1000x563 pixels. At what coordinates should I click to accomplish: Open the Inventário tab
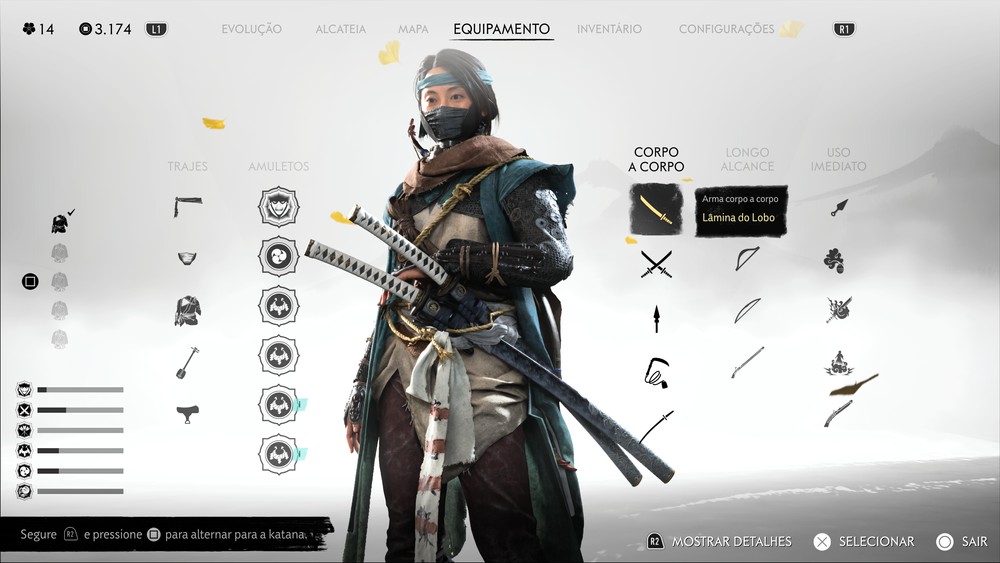point(609,29)
